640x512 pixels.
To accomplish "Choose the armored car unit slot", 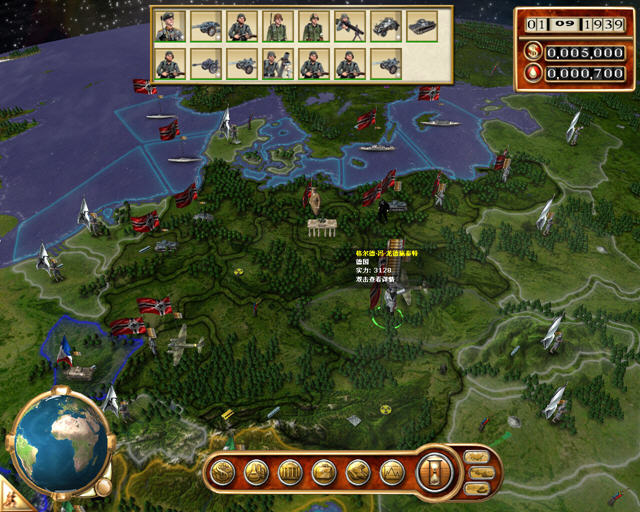I will point(386,27).
